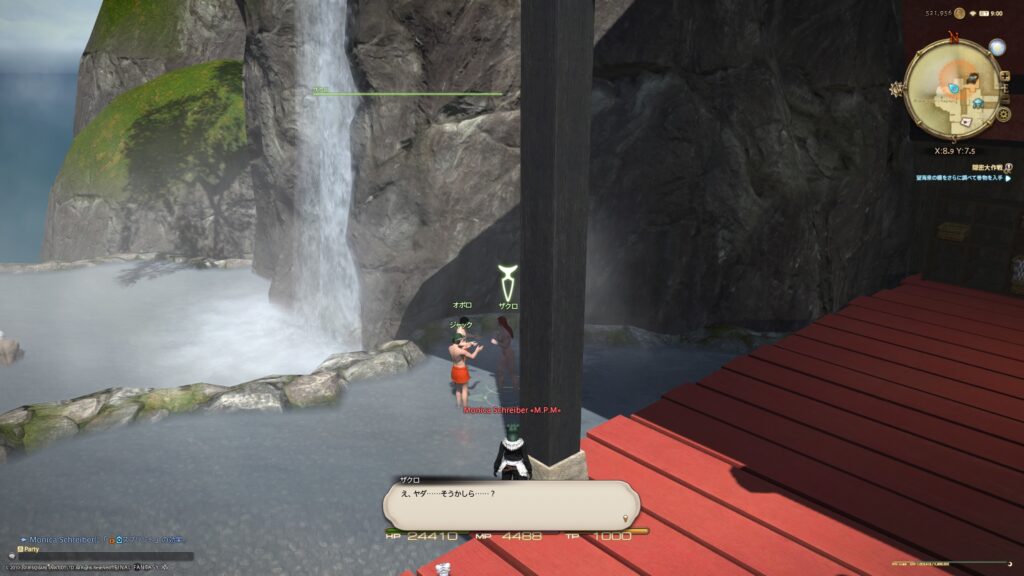Click the sun dial on minimap's left edge
Screen dimensions: 1024x576
[x=897, y=89]
